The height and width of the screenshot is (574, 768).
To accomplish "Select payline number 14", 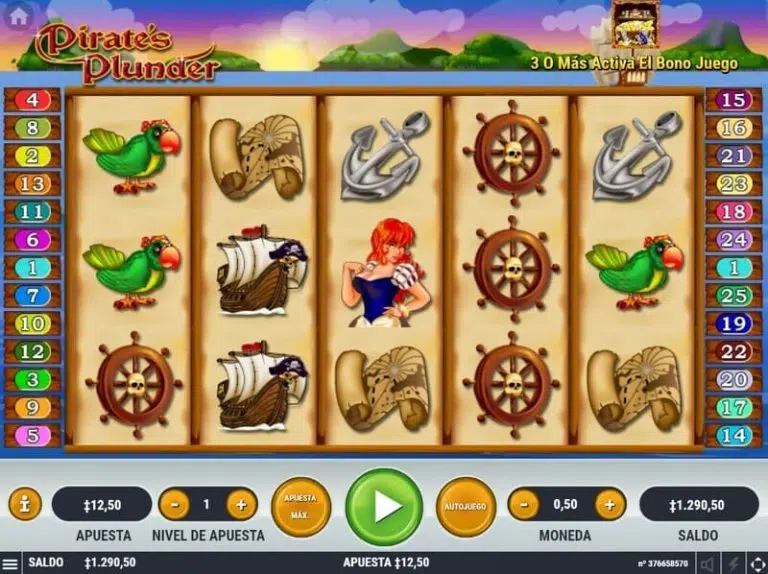I will click(734, 436).
